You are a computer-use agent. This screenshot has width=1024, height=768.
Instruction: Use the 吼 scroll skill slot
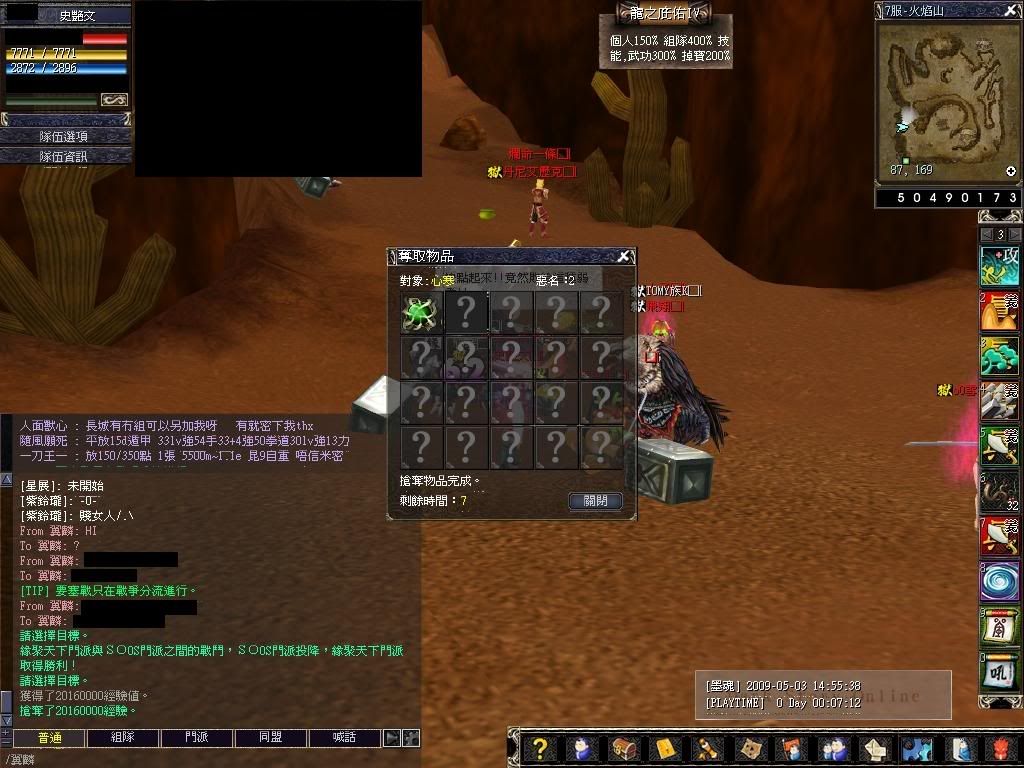click(x=998, y=673)
